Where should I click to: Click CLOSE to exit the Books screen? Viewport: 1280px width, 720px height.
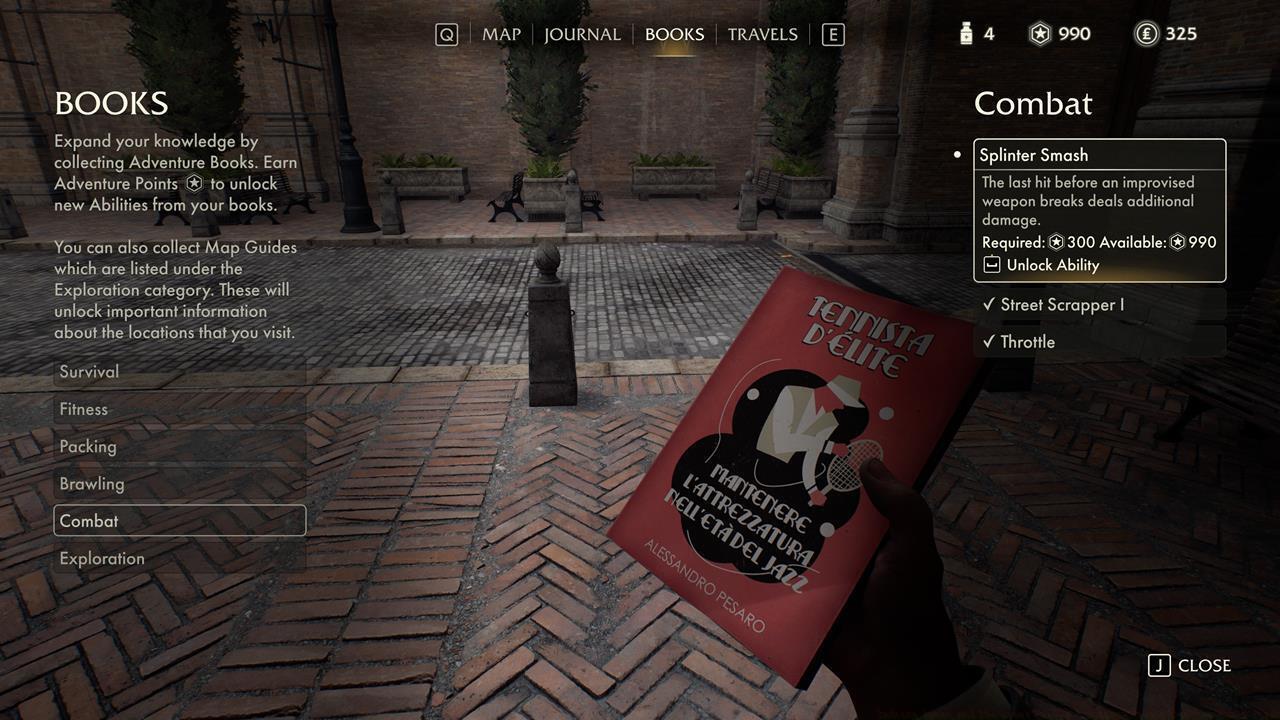(1203, 665)
